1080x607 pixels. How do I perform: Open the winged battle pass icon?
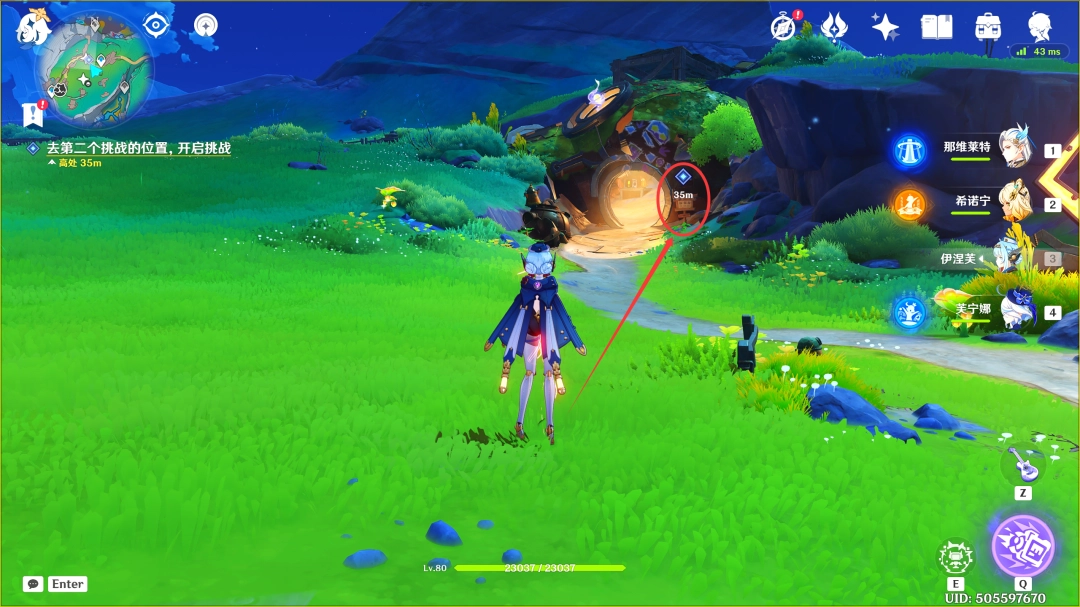point(834,27)
